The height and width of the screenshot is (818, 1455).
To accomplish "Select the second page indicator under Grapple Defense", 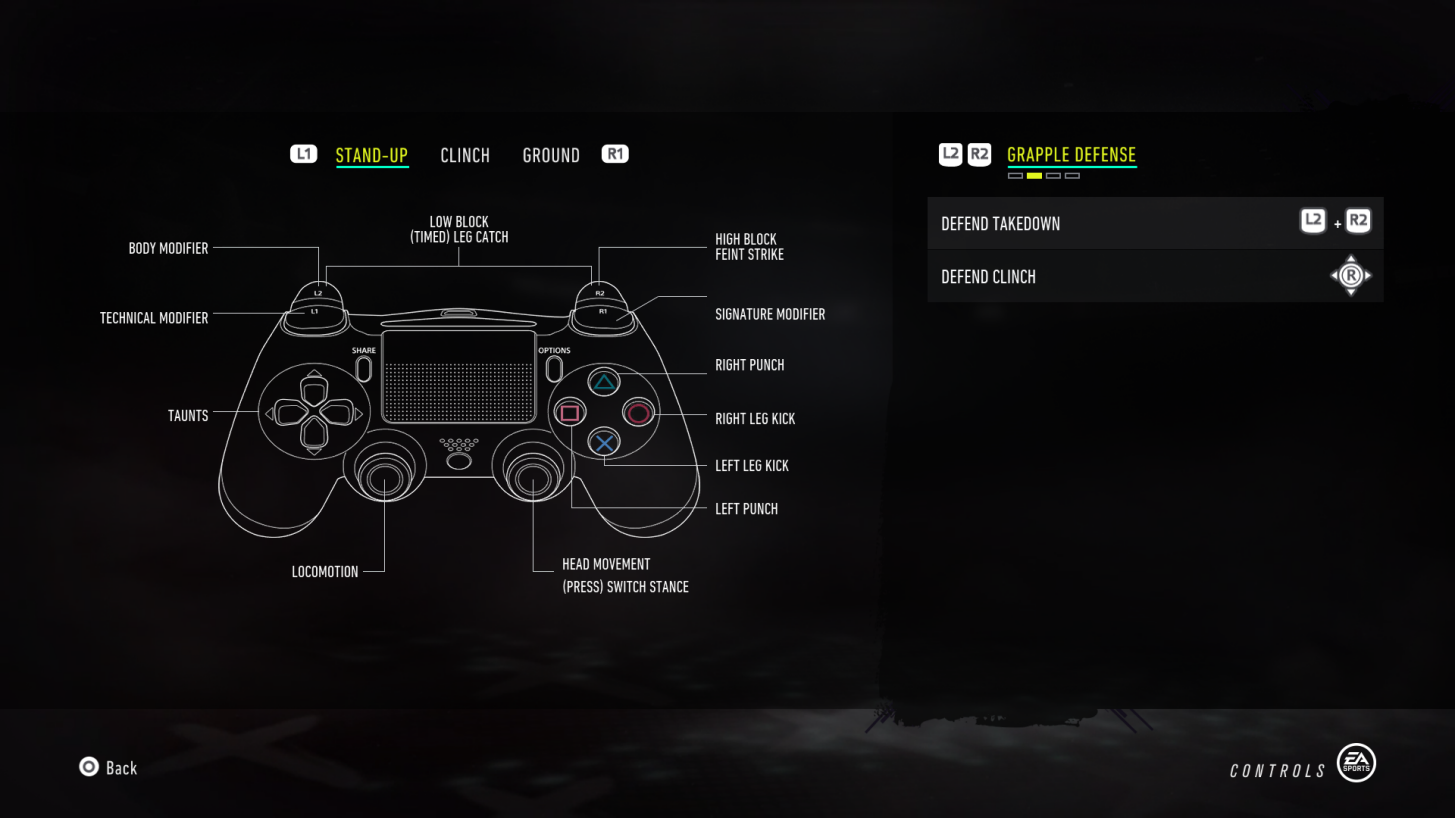I will [1033, 175].
